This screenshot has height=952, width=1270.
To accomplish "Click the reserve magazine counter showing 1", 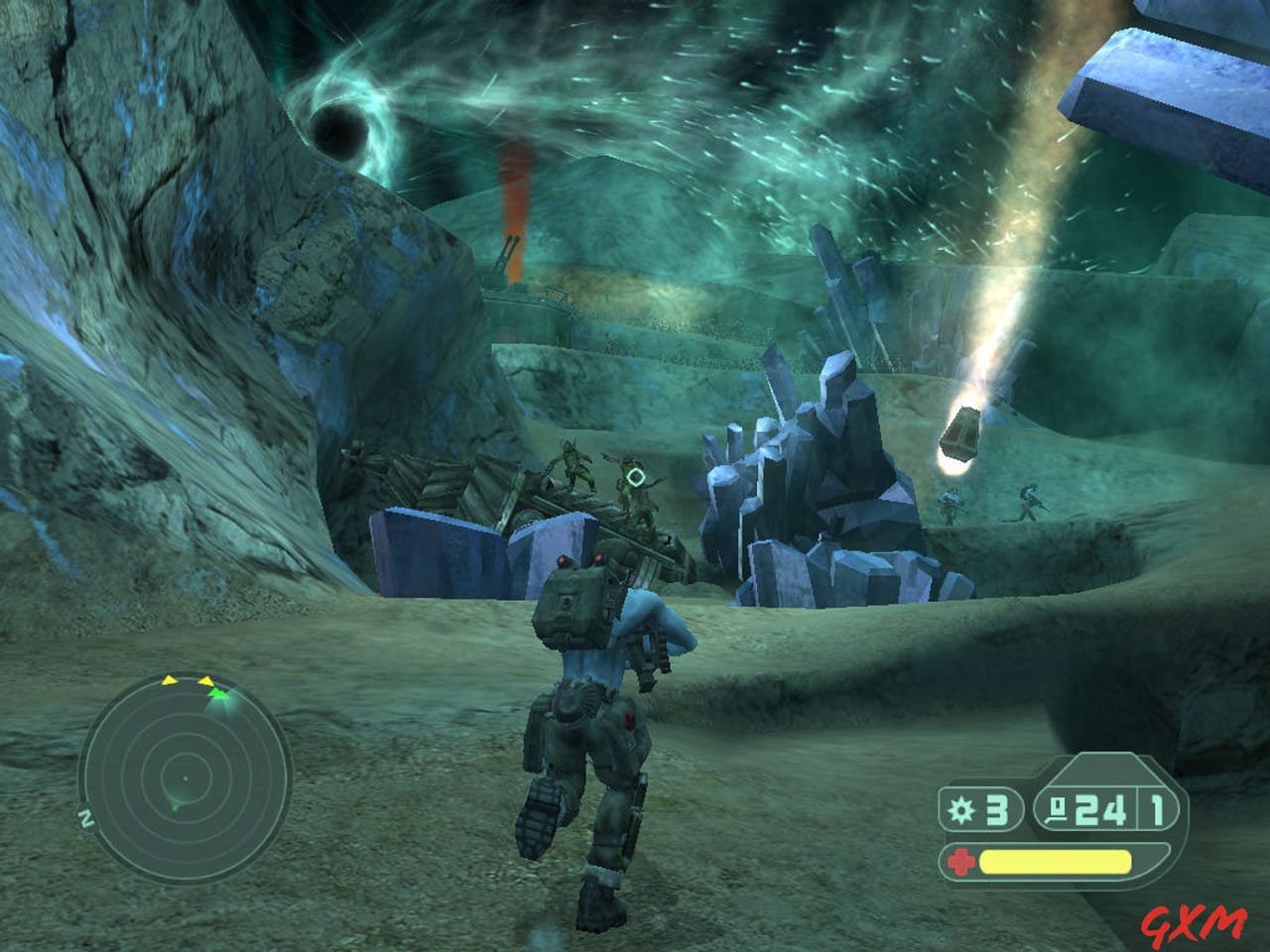I will coord(1156,810).
